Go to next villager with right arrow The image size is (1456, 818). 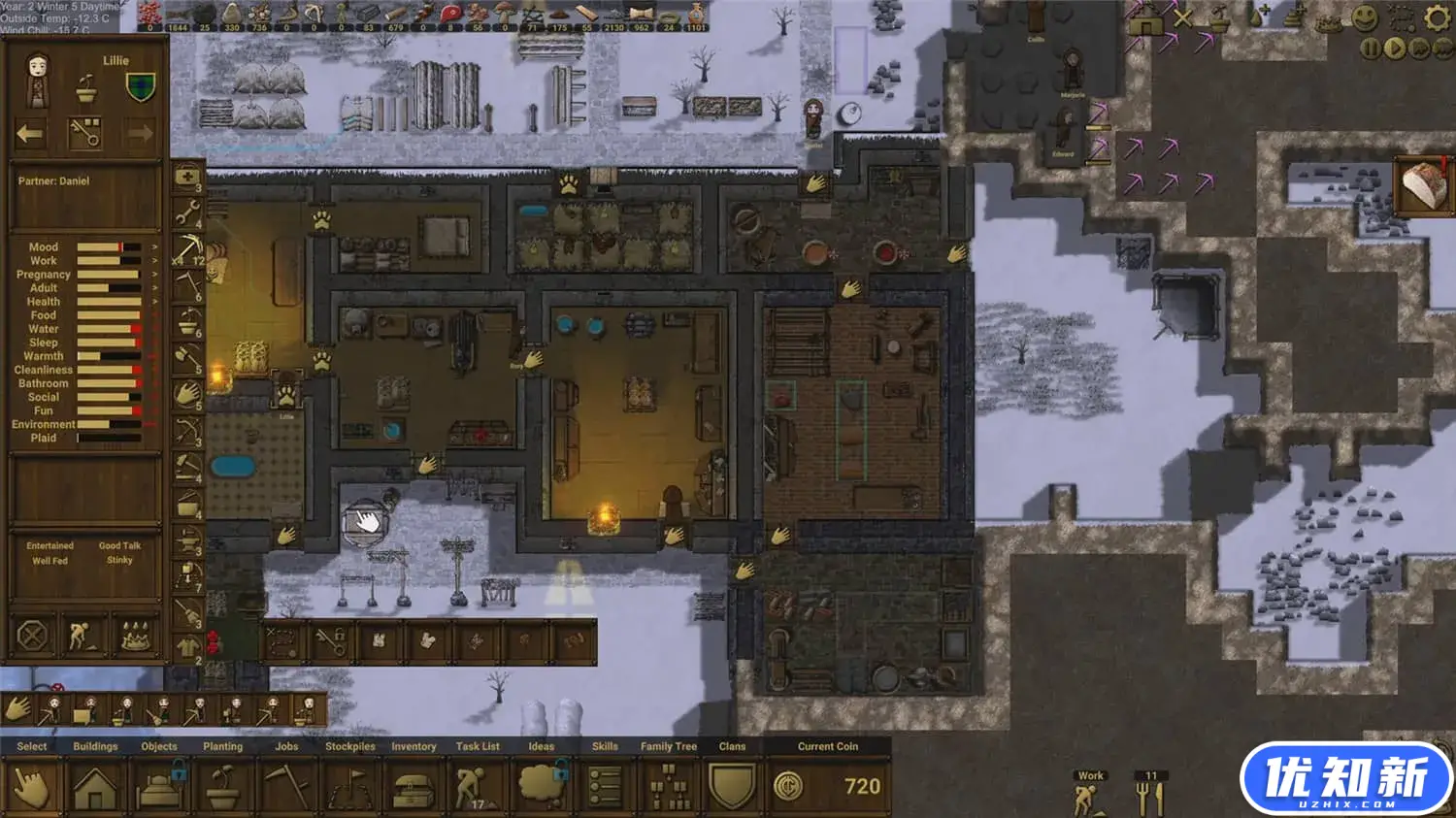coord(140,134)
